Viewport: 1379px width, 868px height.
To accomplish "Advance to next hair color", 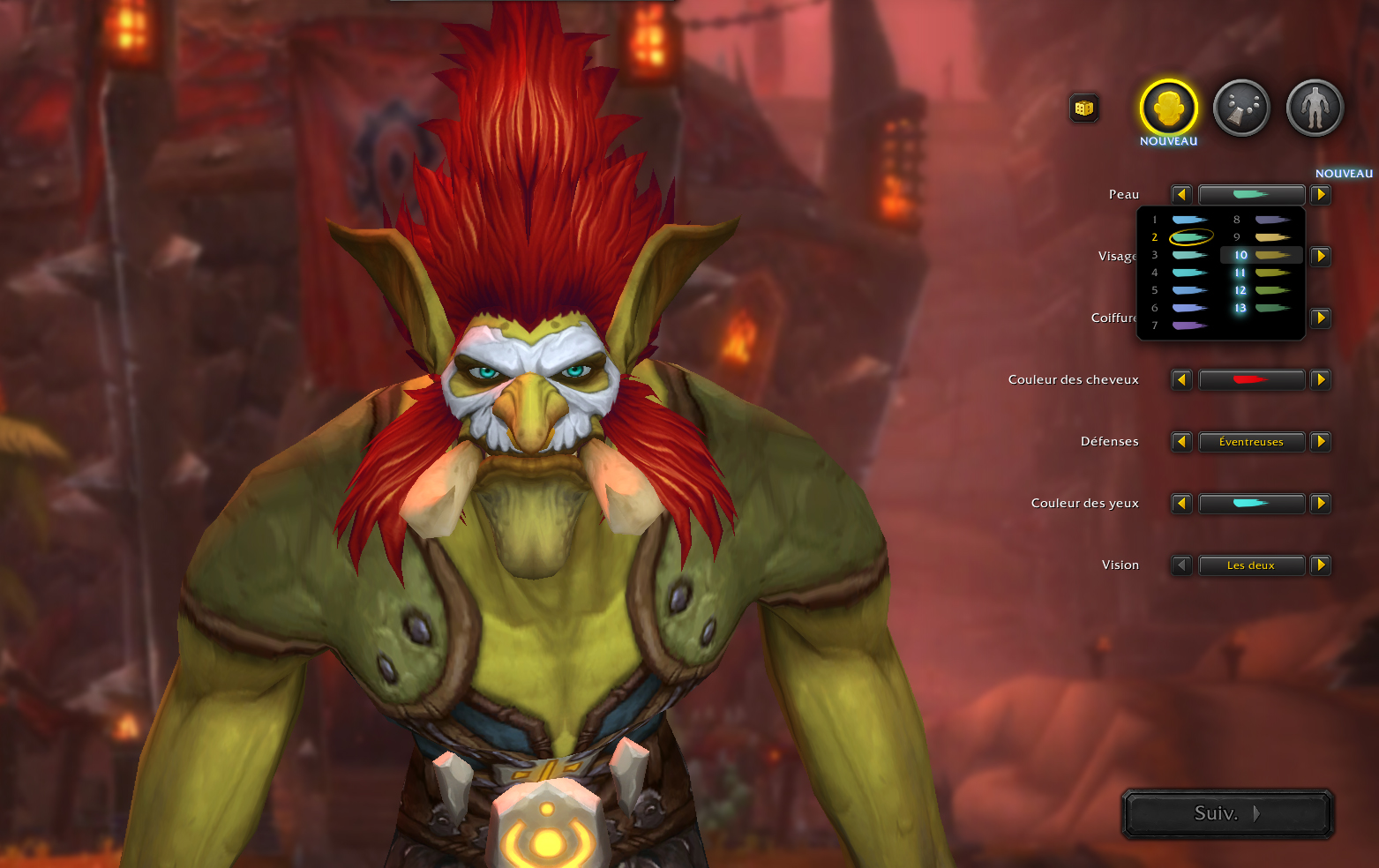I will pos(1321,380).
